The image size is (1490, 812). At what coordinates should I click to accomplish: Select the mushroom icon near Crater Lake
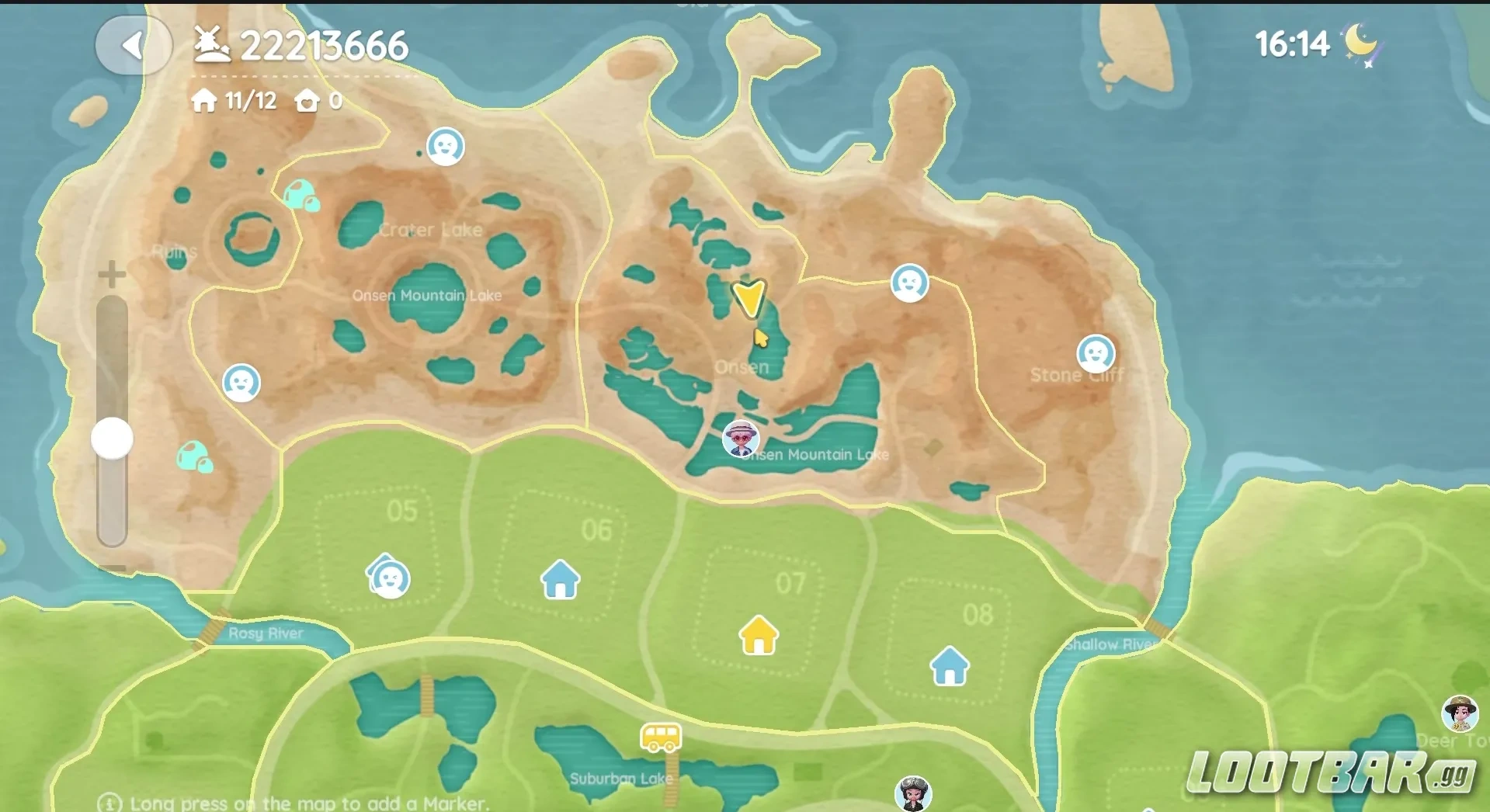point(303,196)
